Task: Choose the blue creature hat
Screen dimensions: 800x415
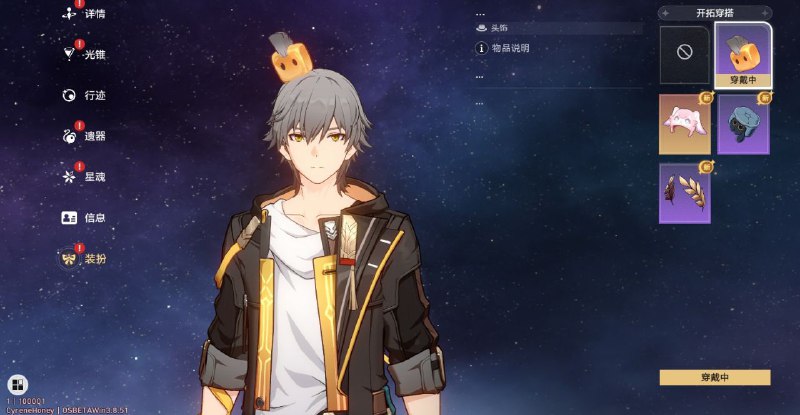Action: tap(743, 124)
